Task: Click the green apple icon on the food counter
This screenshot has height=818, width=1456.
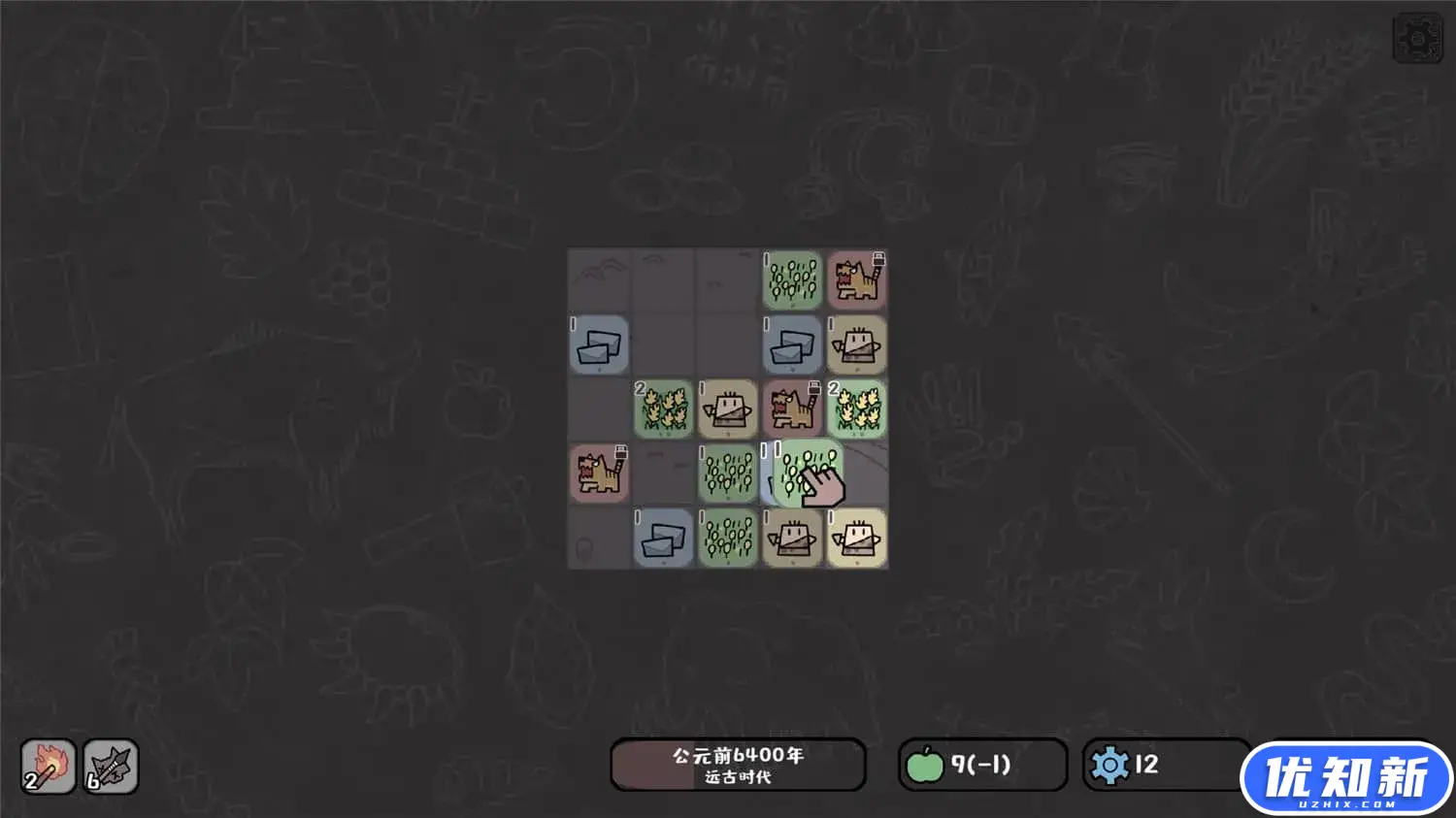Action: 929,765
